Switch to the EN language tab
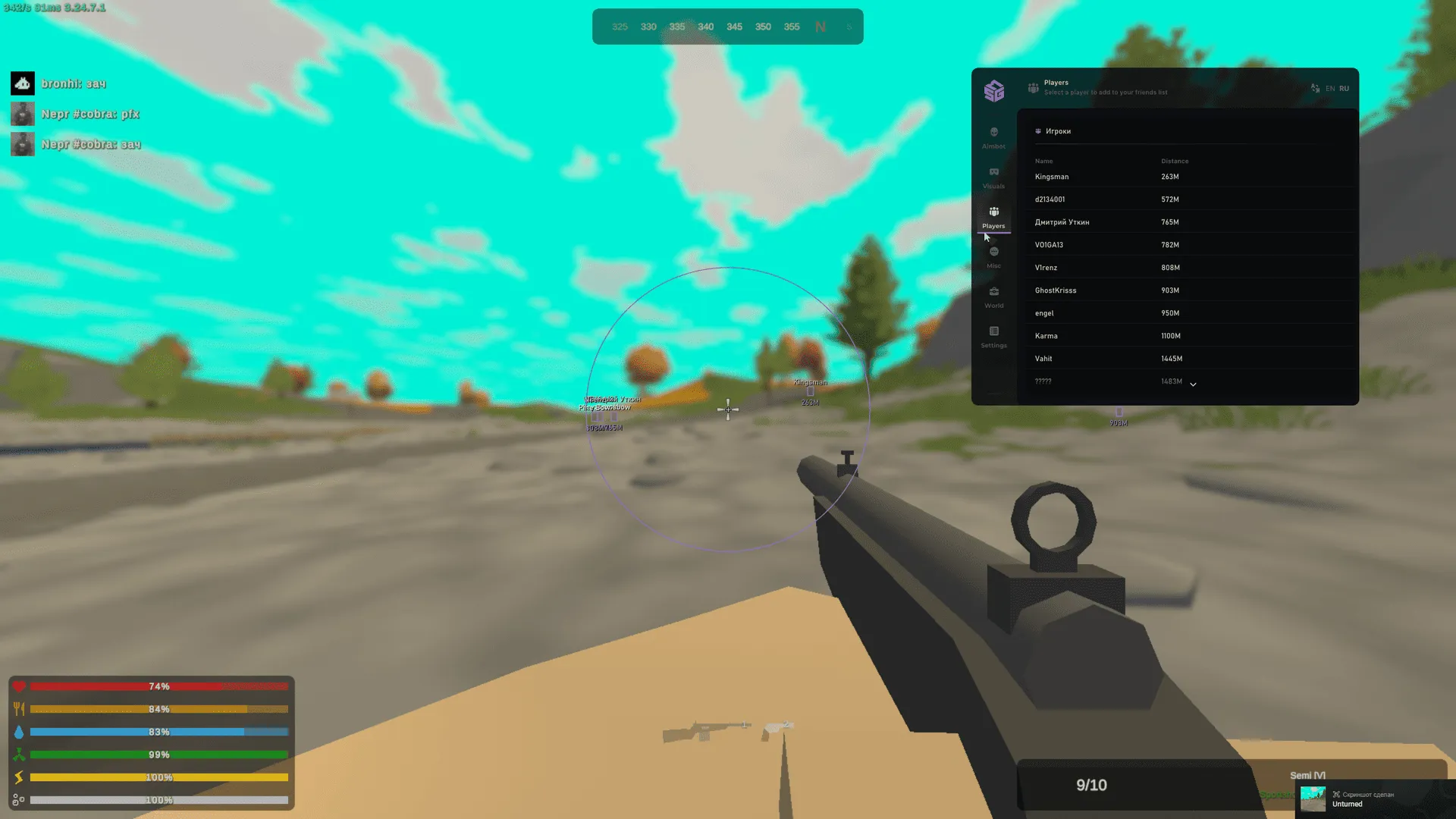 point(1329,88)
